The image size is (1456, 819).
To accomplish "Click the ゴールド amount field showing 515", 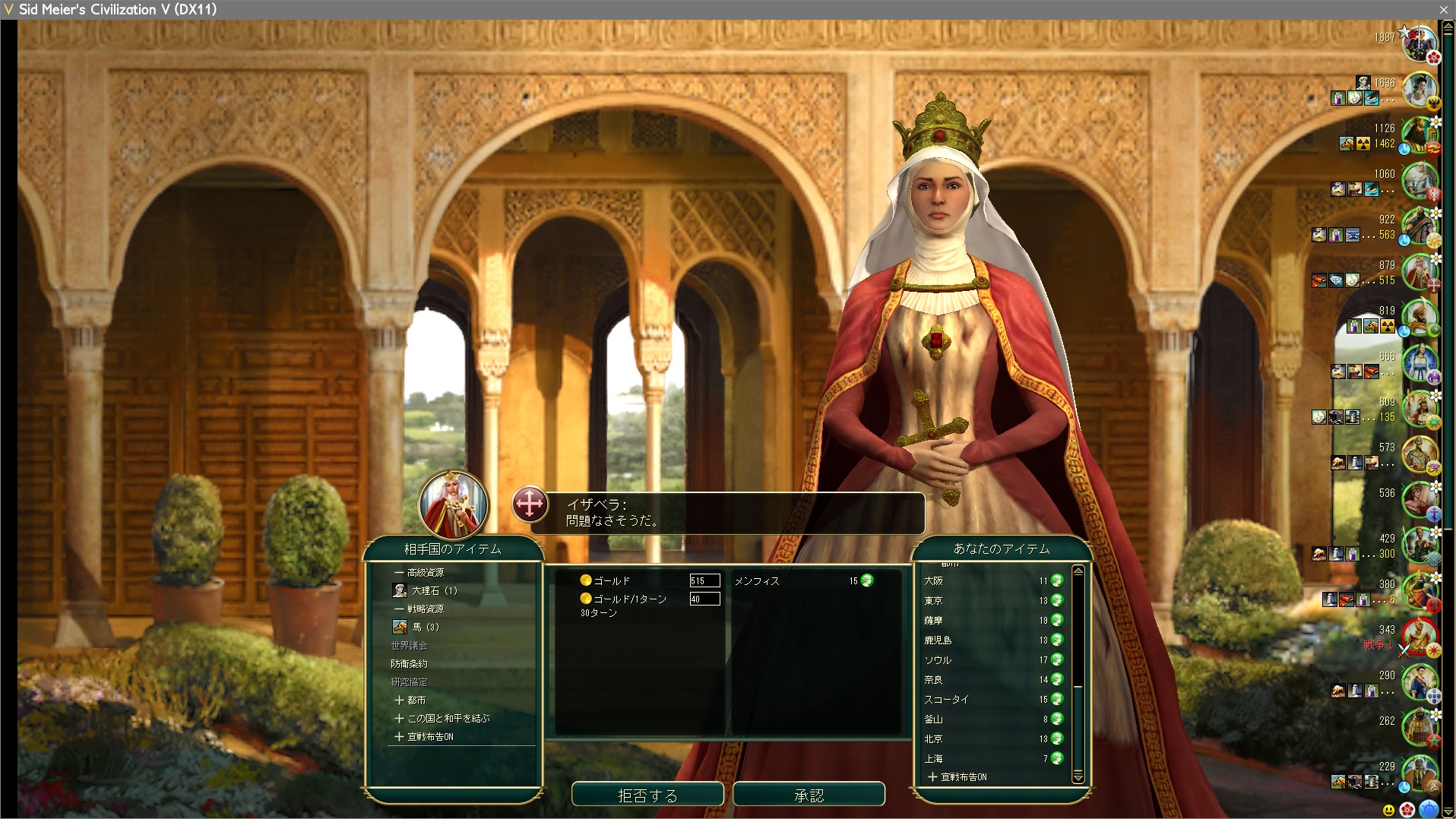I will pyautogui.click(x=704, y=580).
